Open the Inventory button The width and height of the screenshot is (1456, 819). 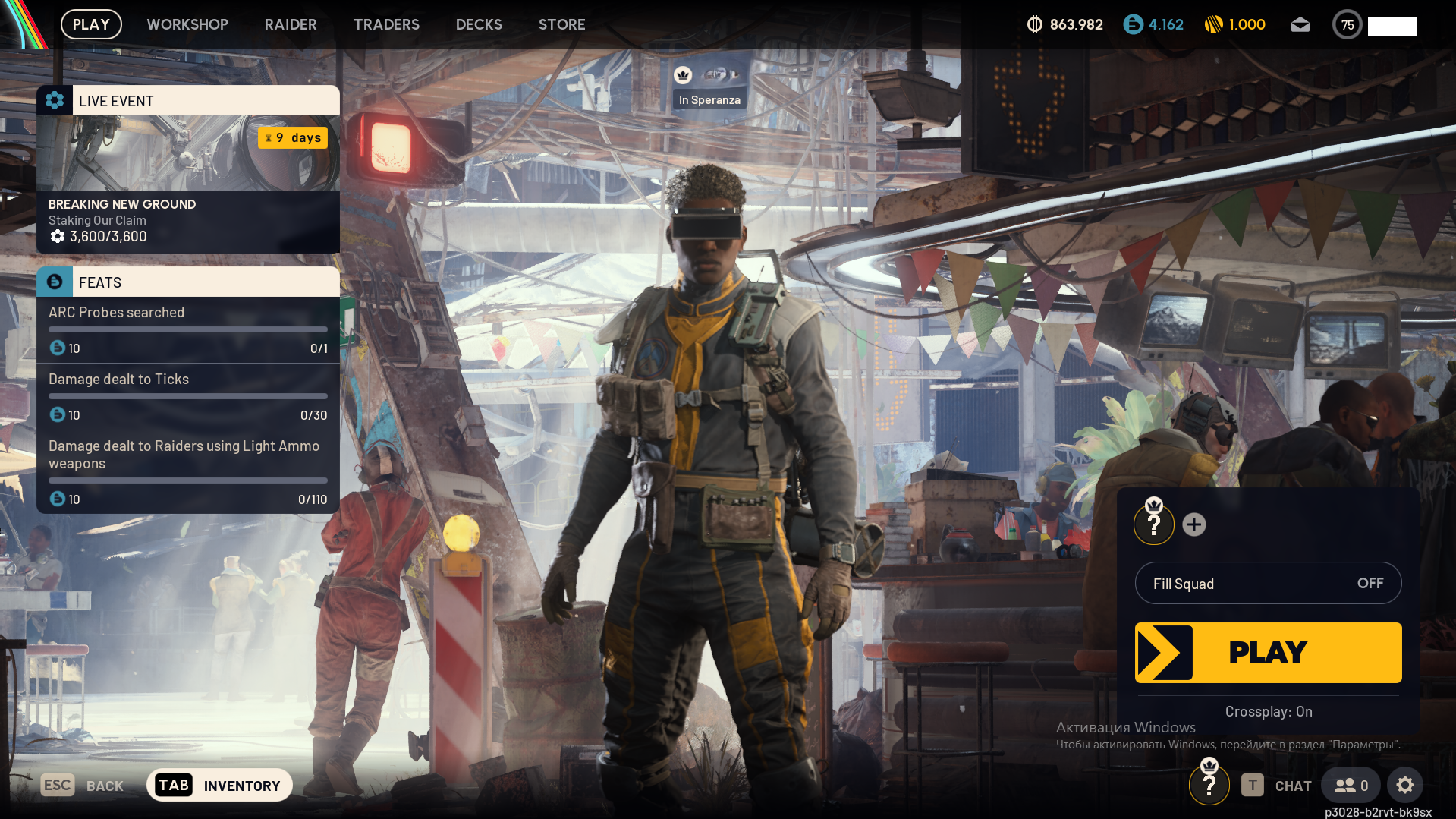point(219,786)
